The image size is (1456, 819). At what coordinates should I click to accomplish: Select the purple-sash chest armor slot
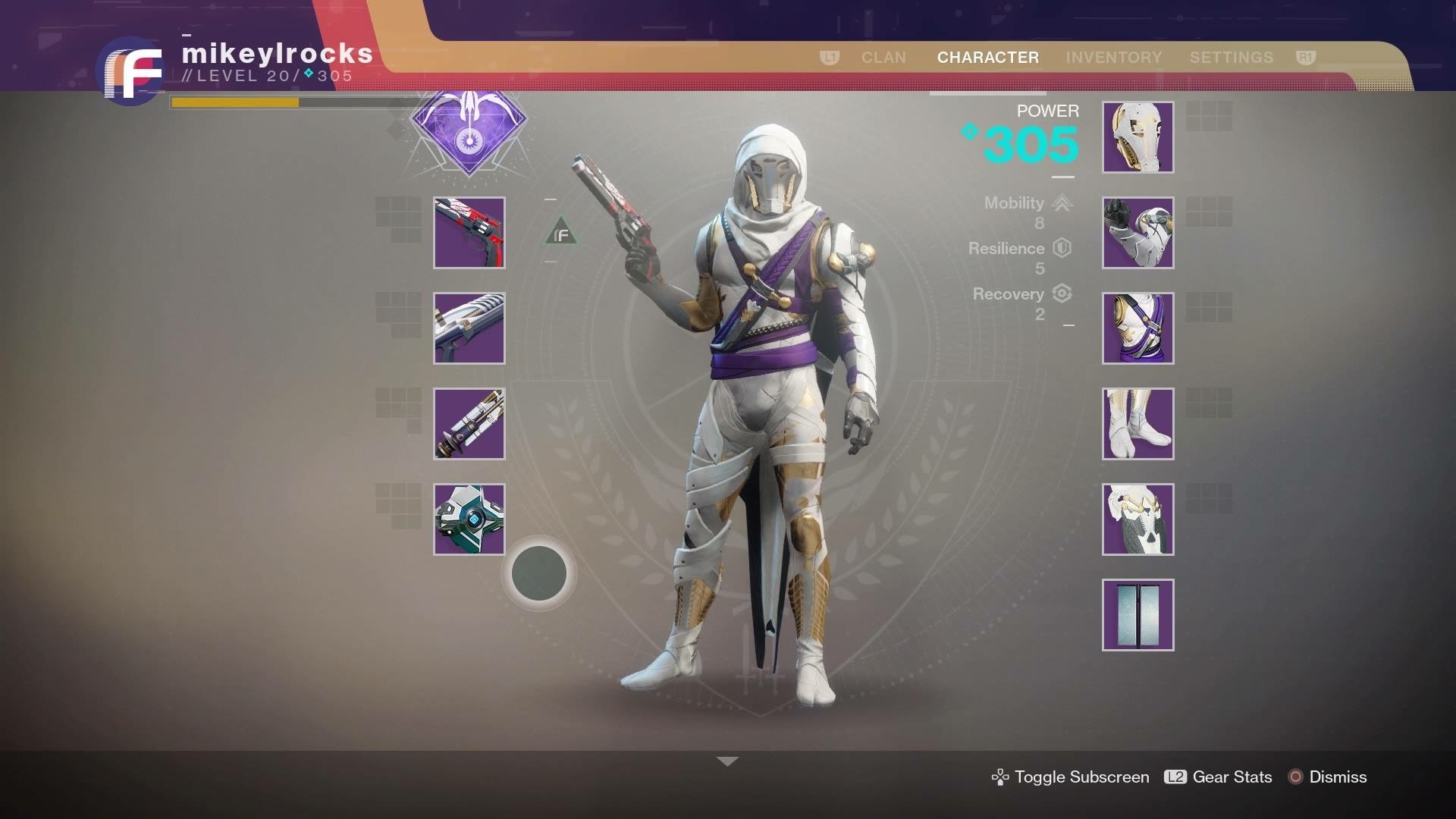point(1137,328)
